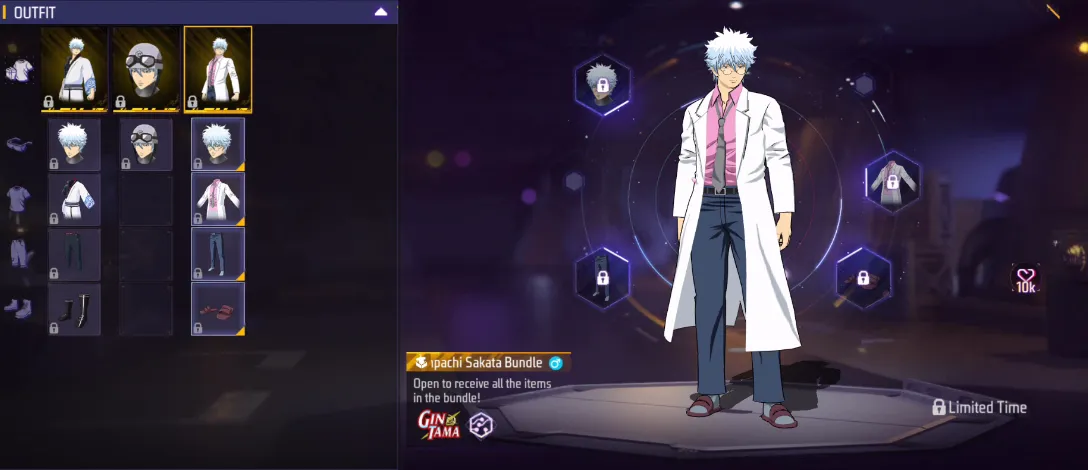Image resolution: width=1088 pixels, height=470 pixels.
Task: Open the shoes category
Action: [18, 307]
